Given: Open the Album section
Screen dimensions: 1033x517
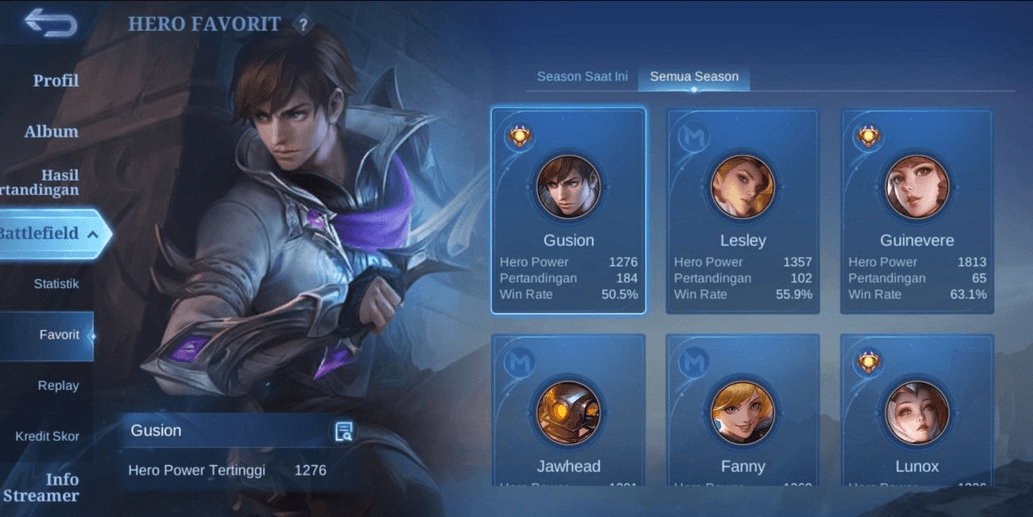Looking at the screenshot, I should 51,131.
